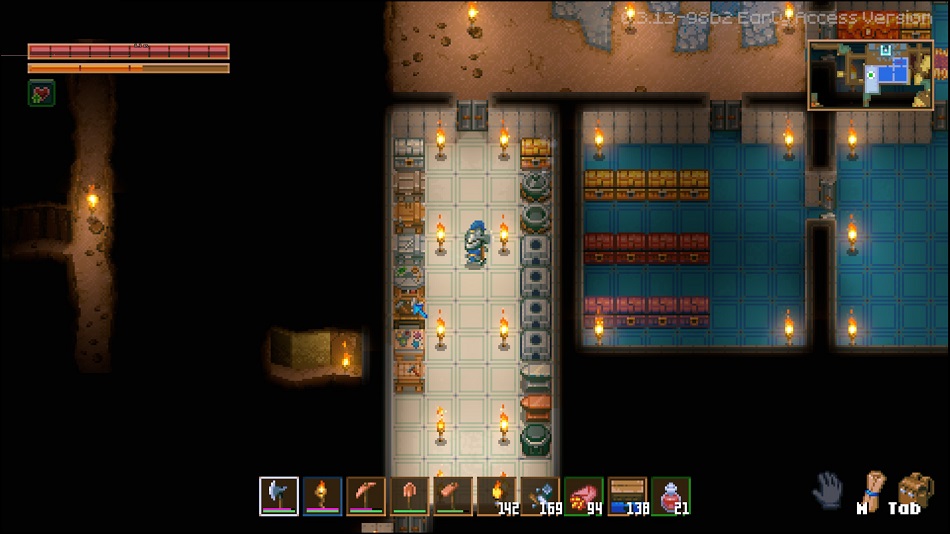Choose the shovel hotbar slot
This screenshot has width=950, height=534.
click(409, 496)
